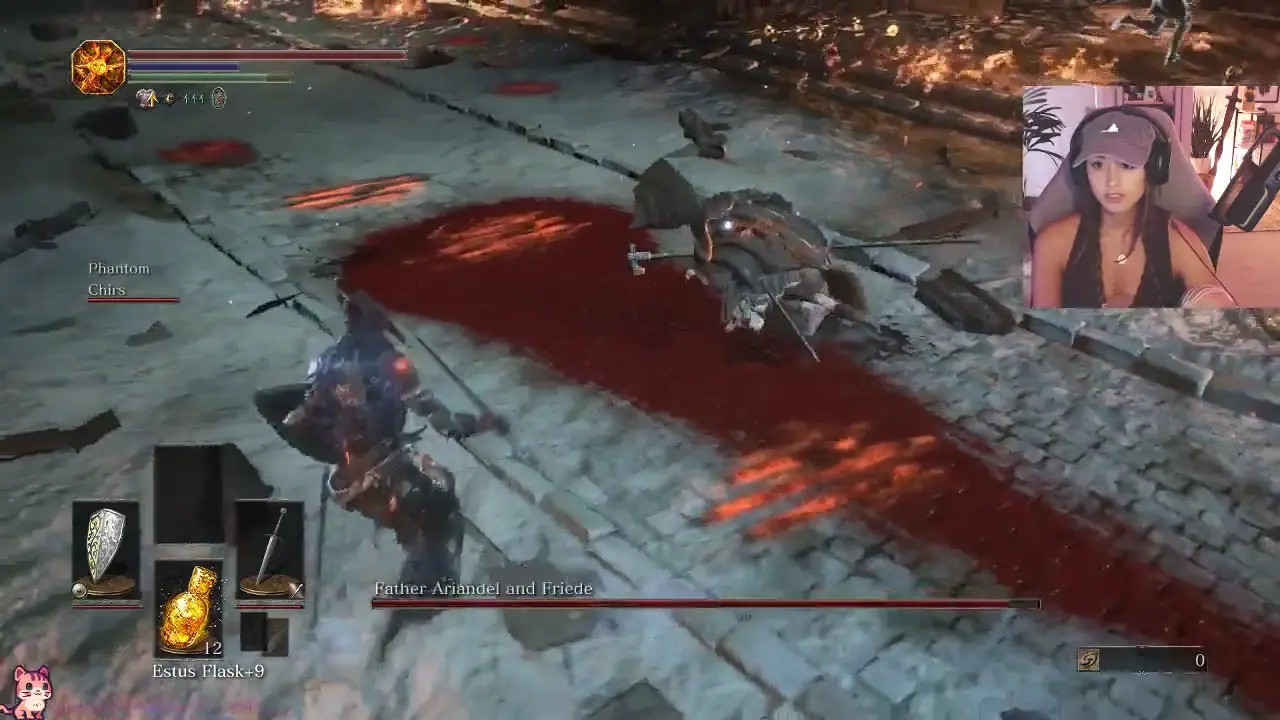1280x720 pixels.
Task: Click the souls counter icon
Action: tap(1089, 660)
